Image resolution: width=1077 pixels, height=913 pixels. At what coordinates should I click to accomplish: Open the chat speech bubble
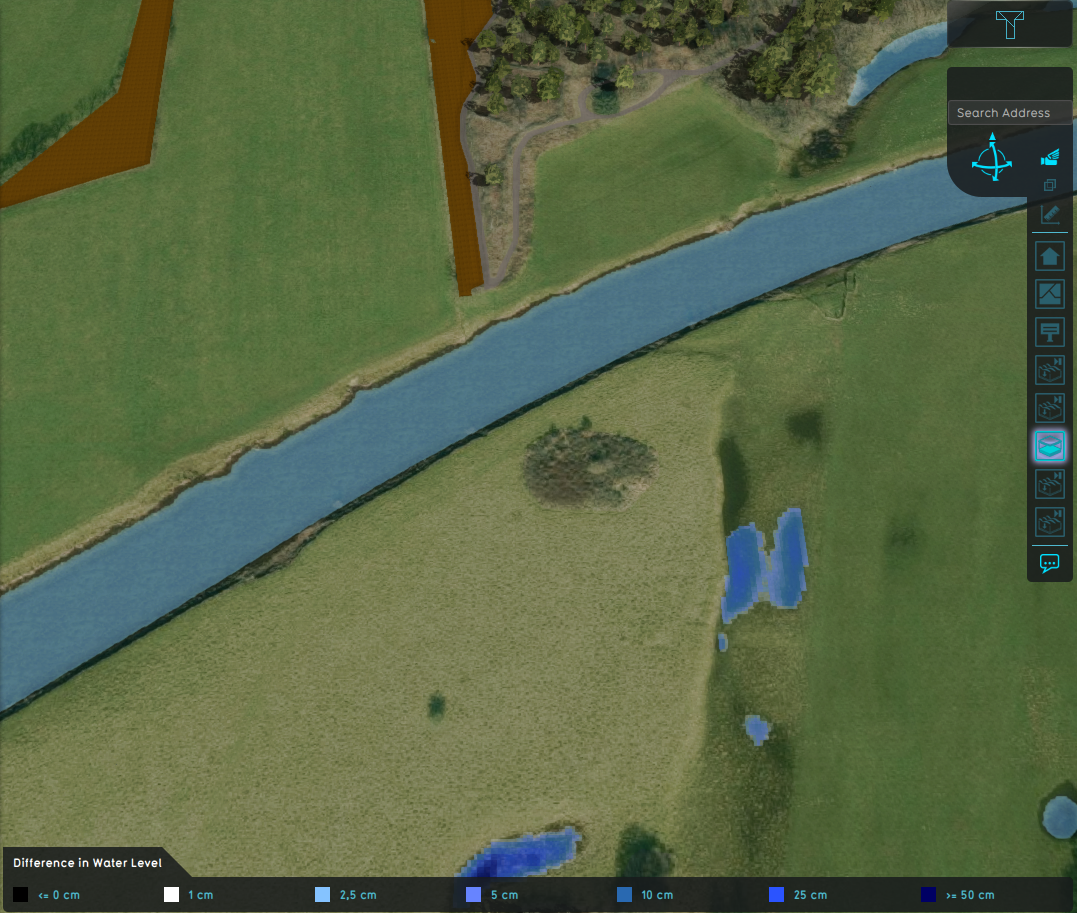[1050, 563]
